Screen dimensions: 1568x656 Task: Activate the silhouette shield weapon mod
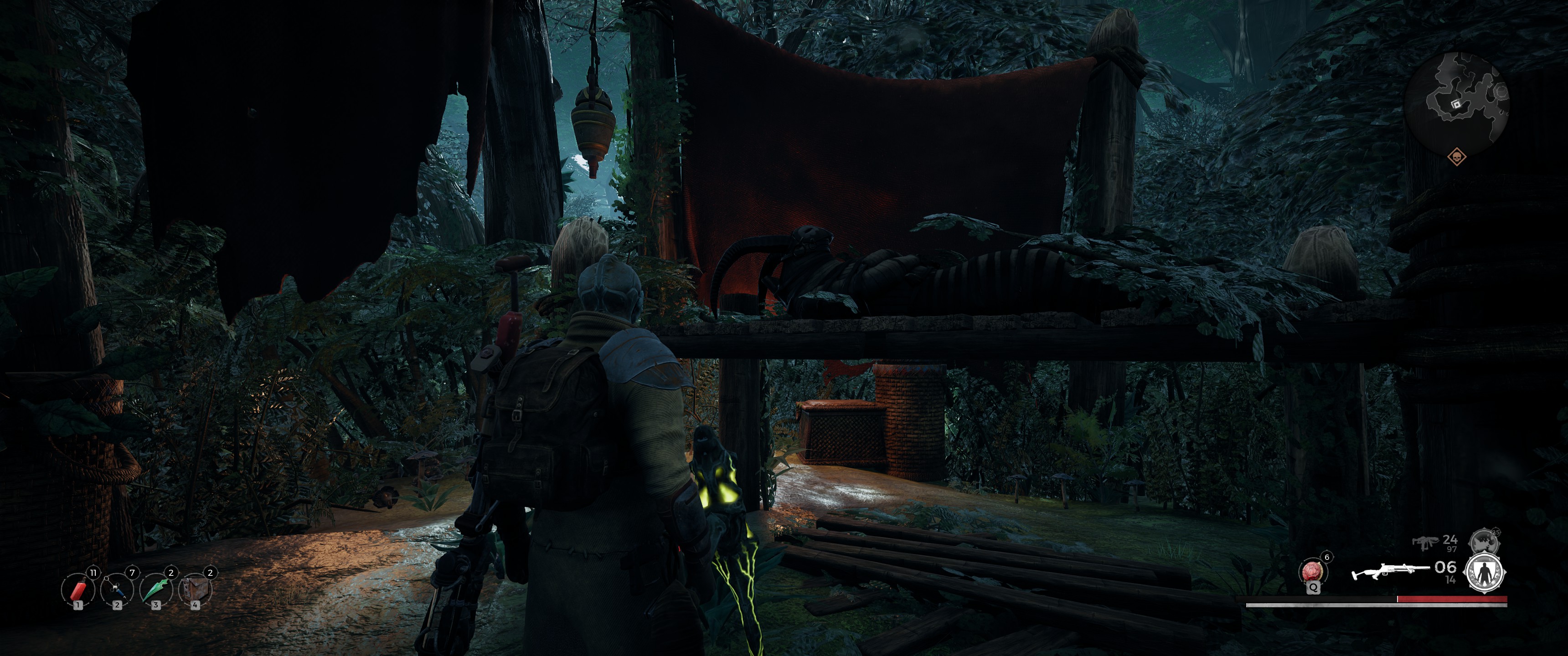click(1485, 573)
